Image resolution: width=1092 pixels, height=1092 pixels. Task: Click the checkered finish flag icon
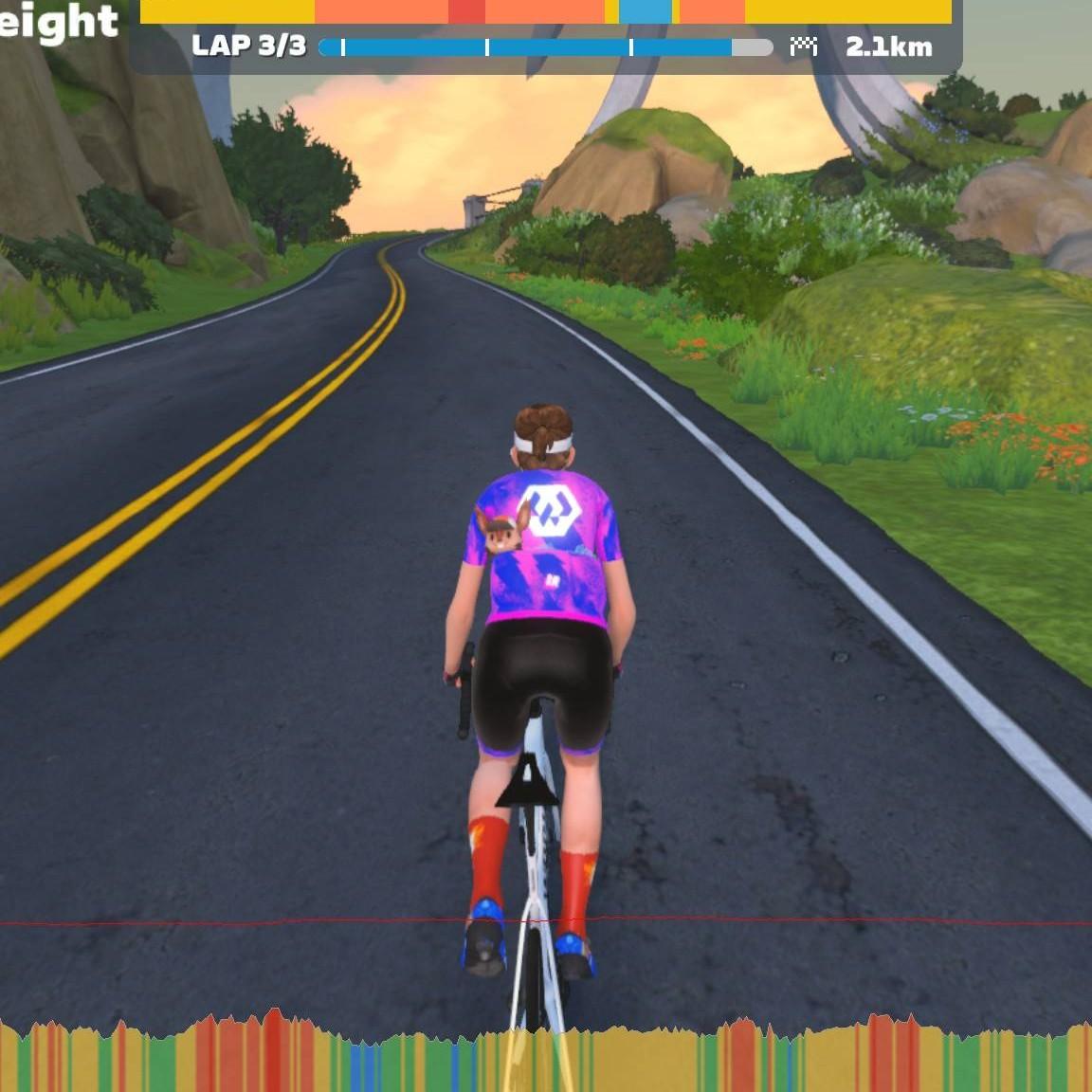tap(803, 46)
